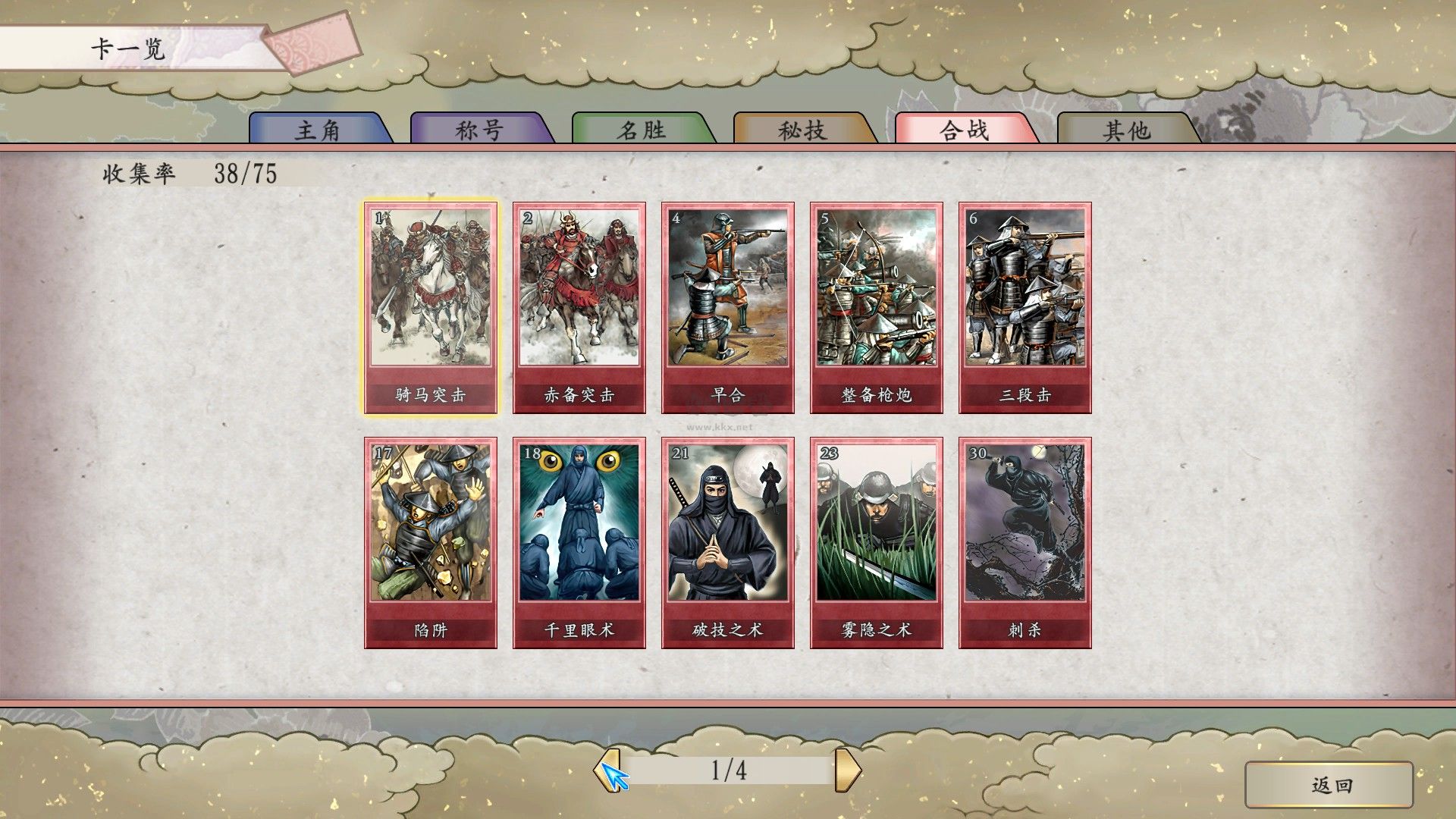
Task: Switch to the 主角 tab
Action: 318,130
